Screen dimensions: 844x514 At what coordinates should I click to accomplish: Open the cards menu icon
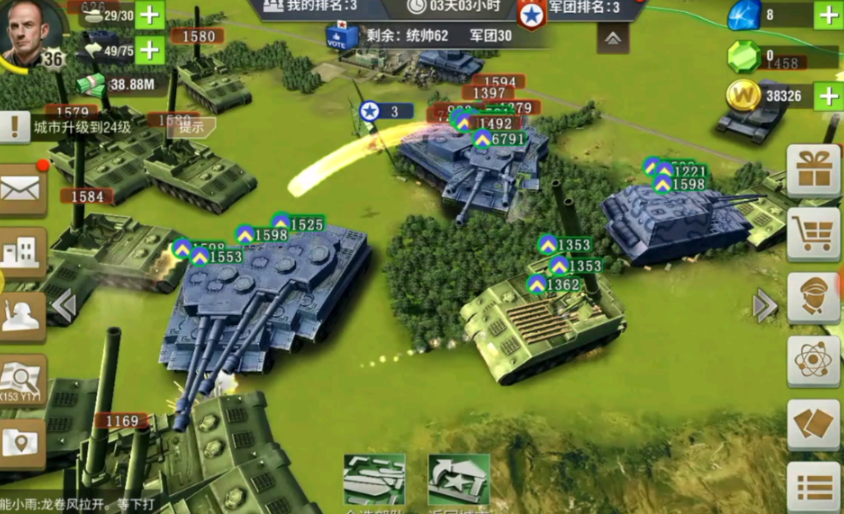click(x=812, y=426)
